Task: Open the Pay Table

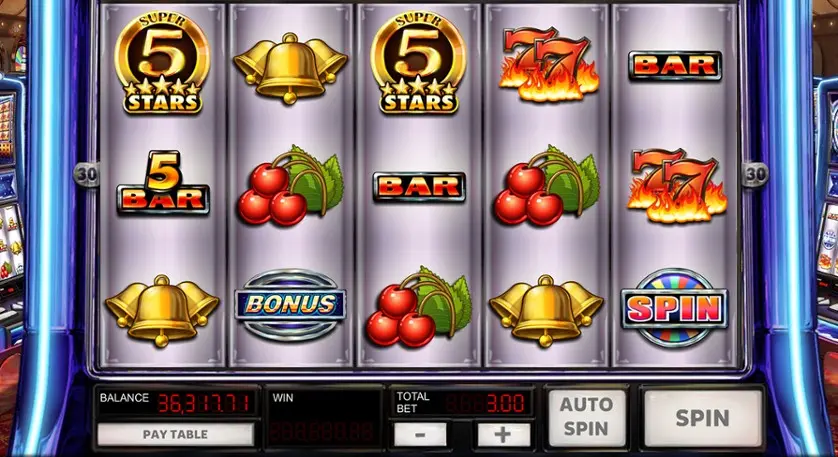Action: point(176,435)
